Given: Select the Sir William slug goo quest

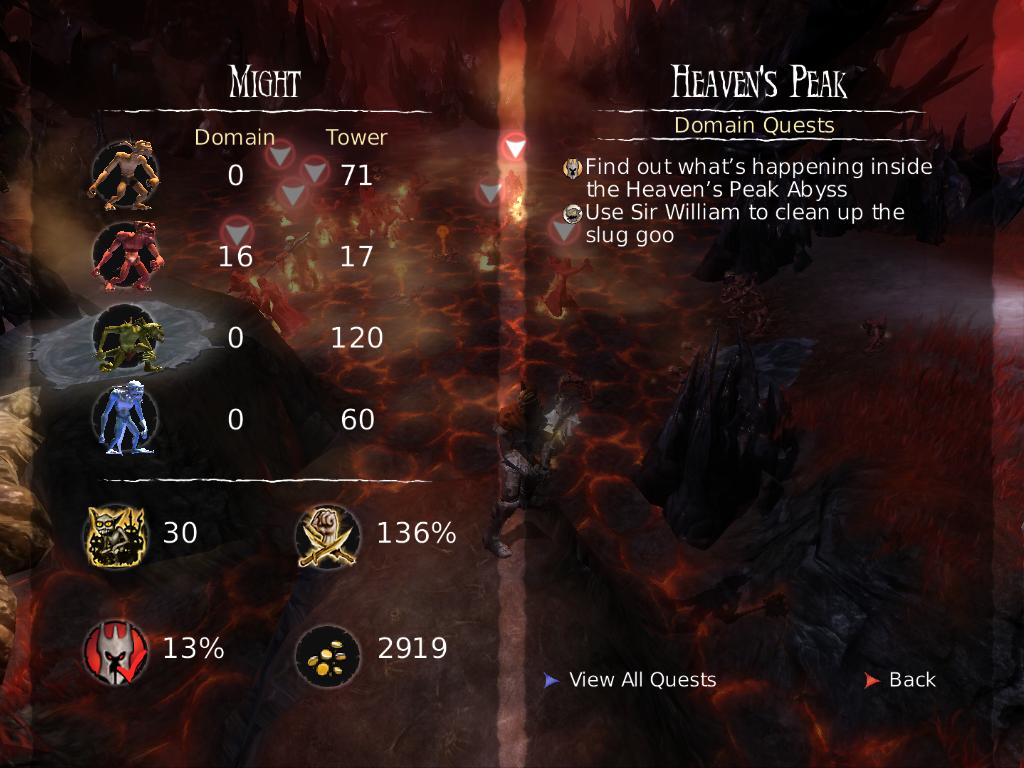Looking at the screenshot, I should [x=744, y=224].
